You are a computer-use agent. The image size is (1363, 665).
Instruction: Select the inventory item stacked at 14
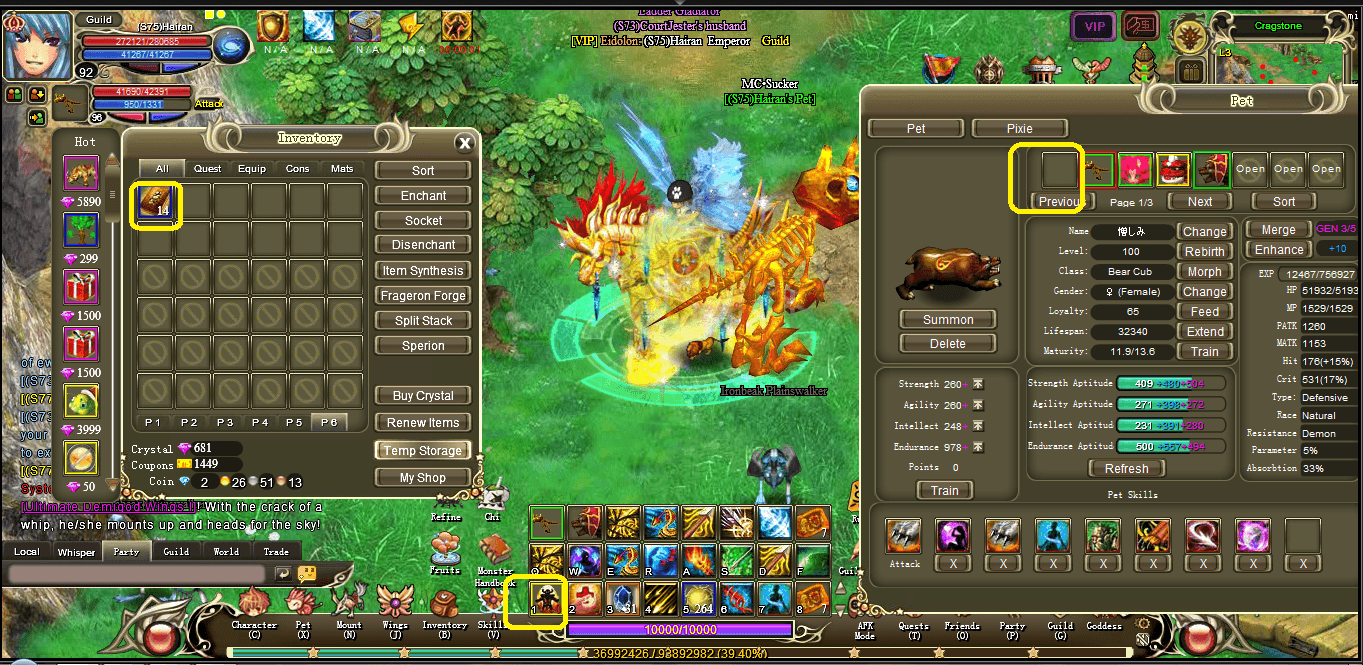coord(155,201)
